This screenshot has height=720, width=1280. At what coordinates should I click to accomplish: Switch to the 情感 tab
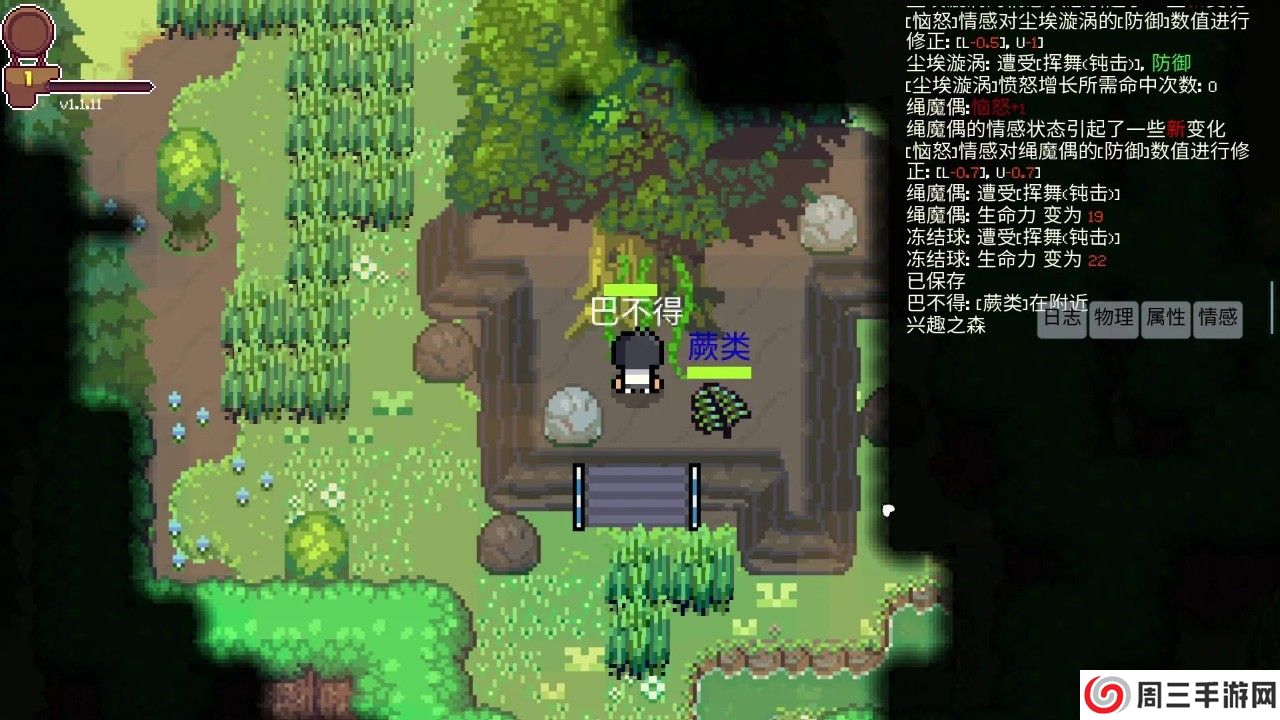(x=1218, y=319)
